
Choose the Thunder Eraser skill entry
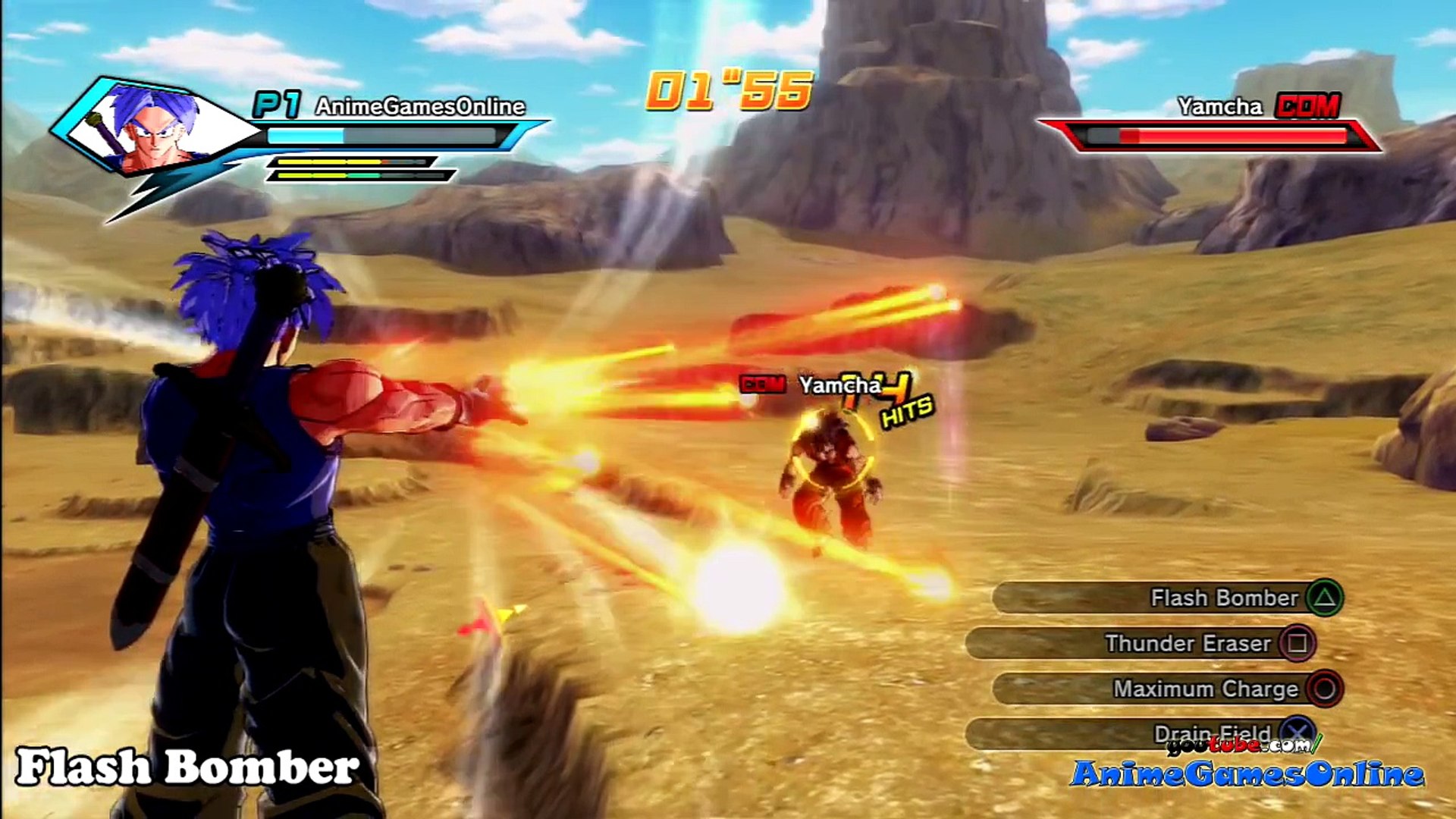(x=1141, y=644)
